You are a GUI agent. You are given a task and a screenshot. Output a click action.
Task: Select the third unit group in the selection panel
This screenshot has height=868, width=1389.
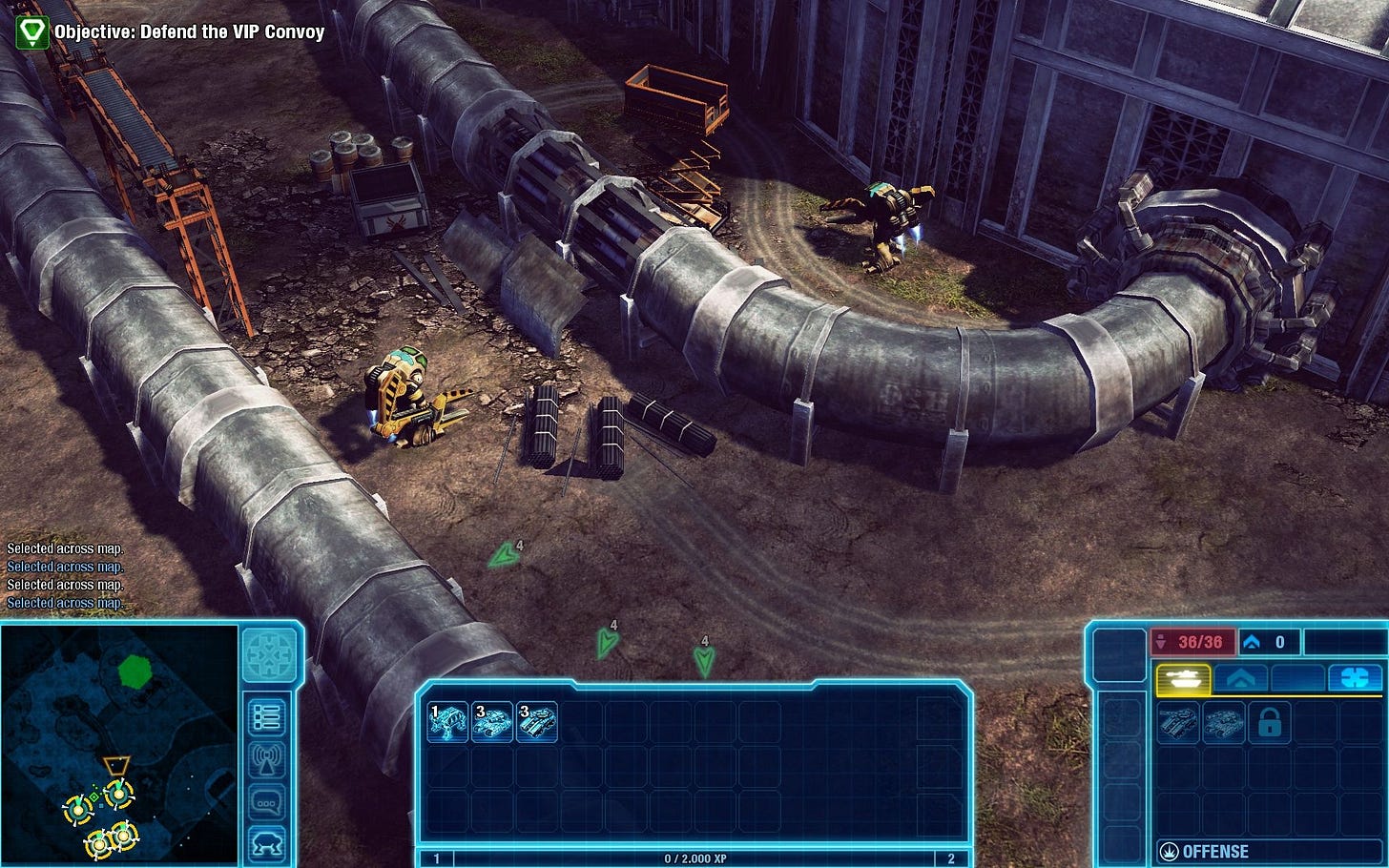[537, 722]
